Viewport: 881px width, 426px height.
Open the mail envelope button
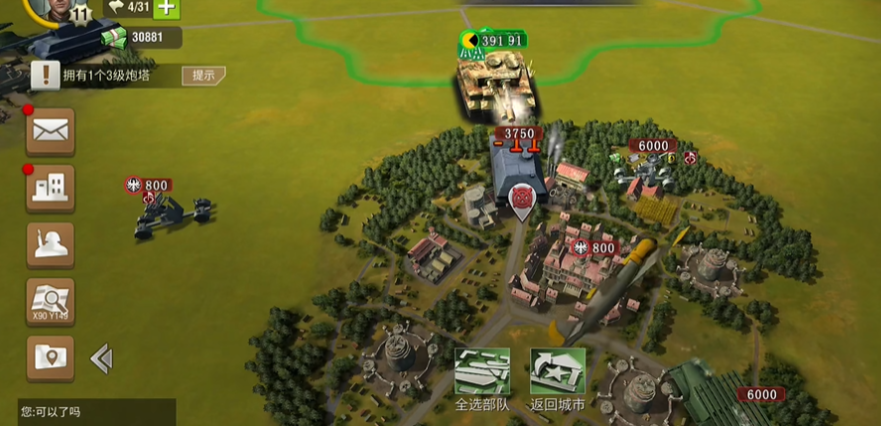[50, 130]
